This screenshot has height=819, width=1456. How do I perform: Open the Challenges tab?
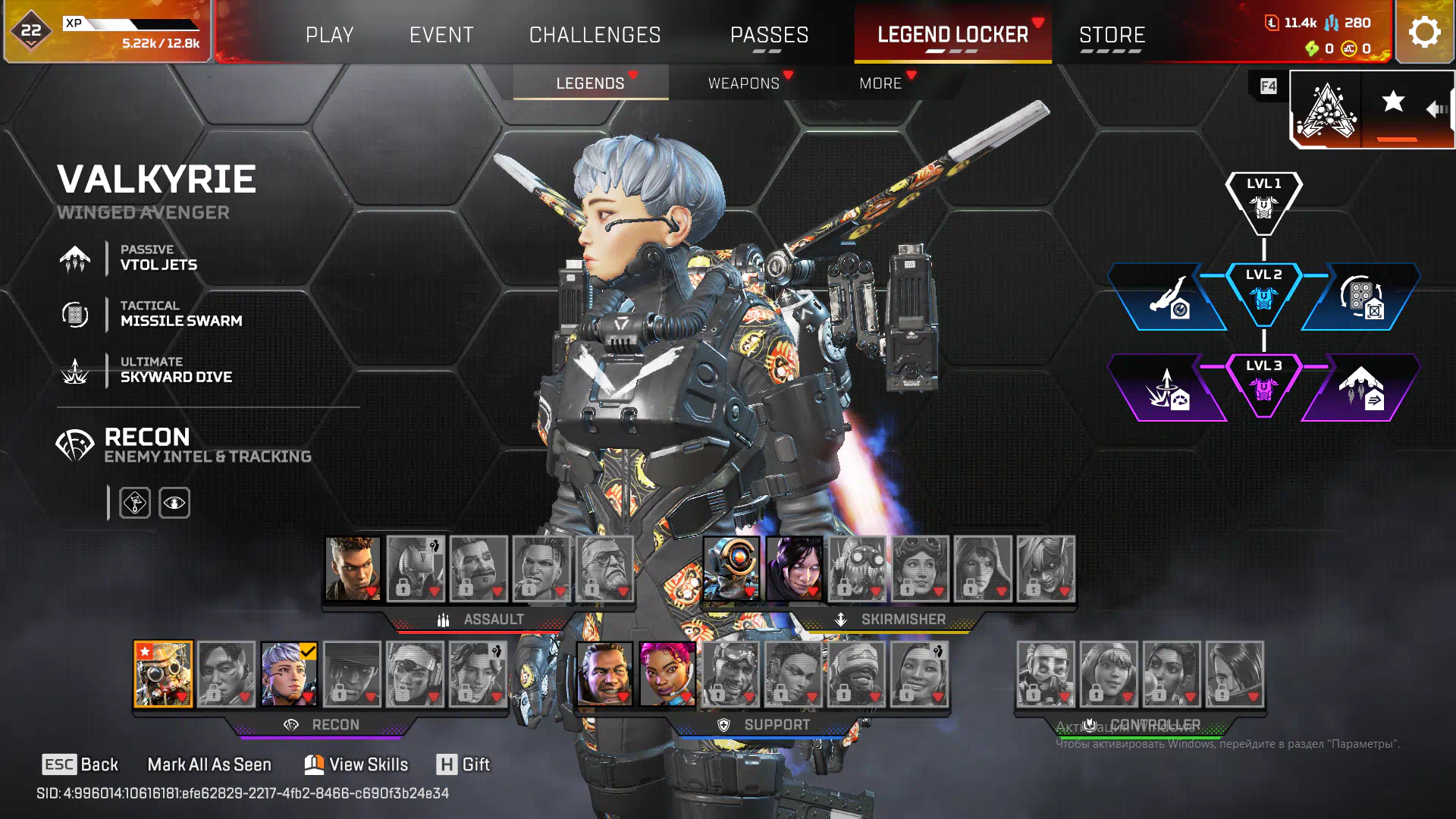click(595, 35)
